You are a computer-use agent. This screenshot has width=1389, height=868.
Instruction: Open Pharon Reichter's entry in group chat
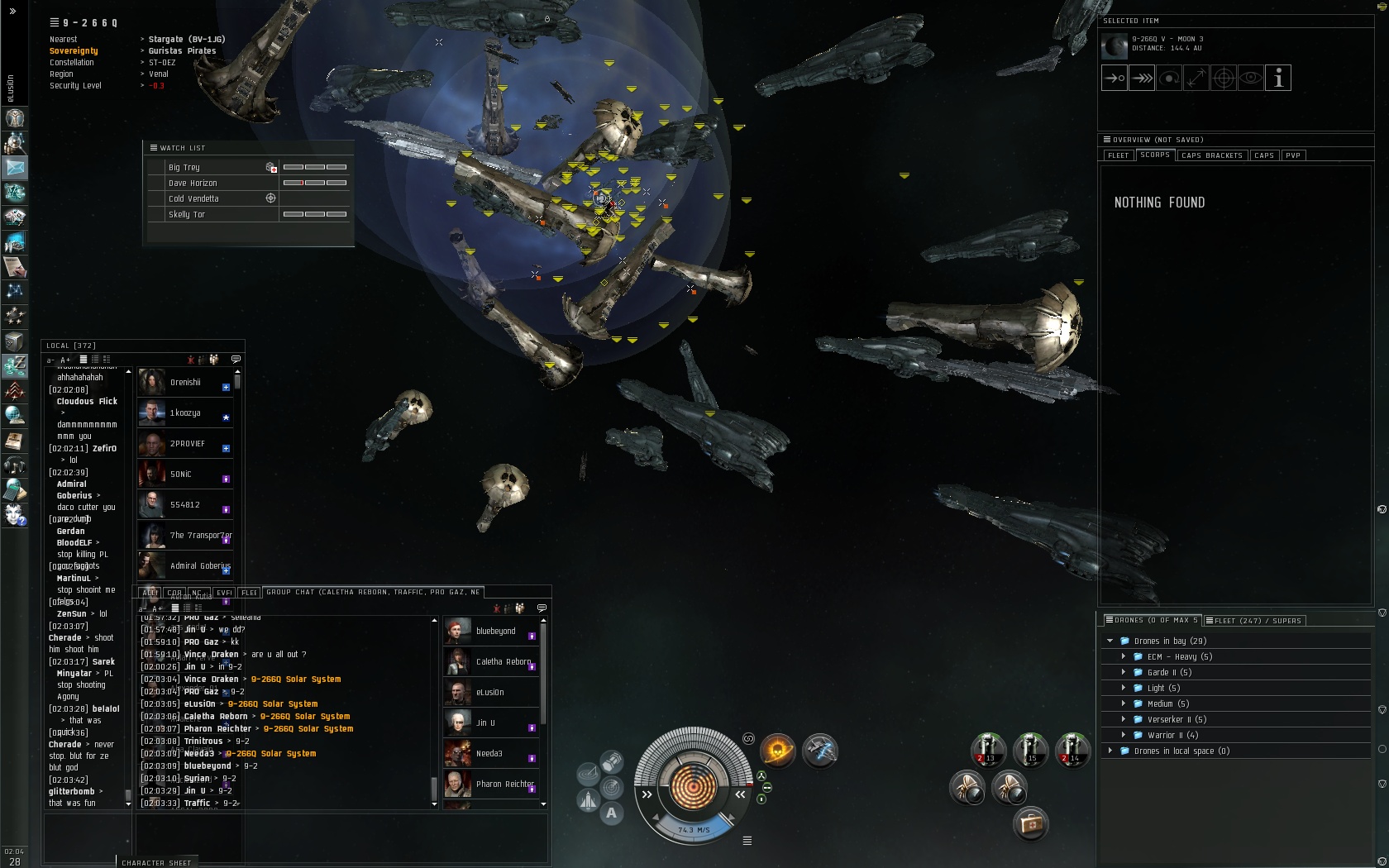click(504, 785)
